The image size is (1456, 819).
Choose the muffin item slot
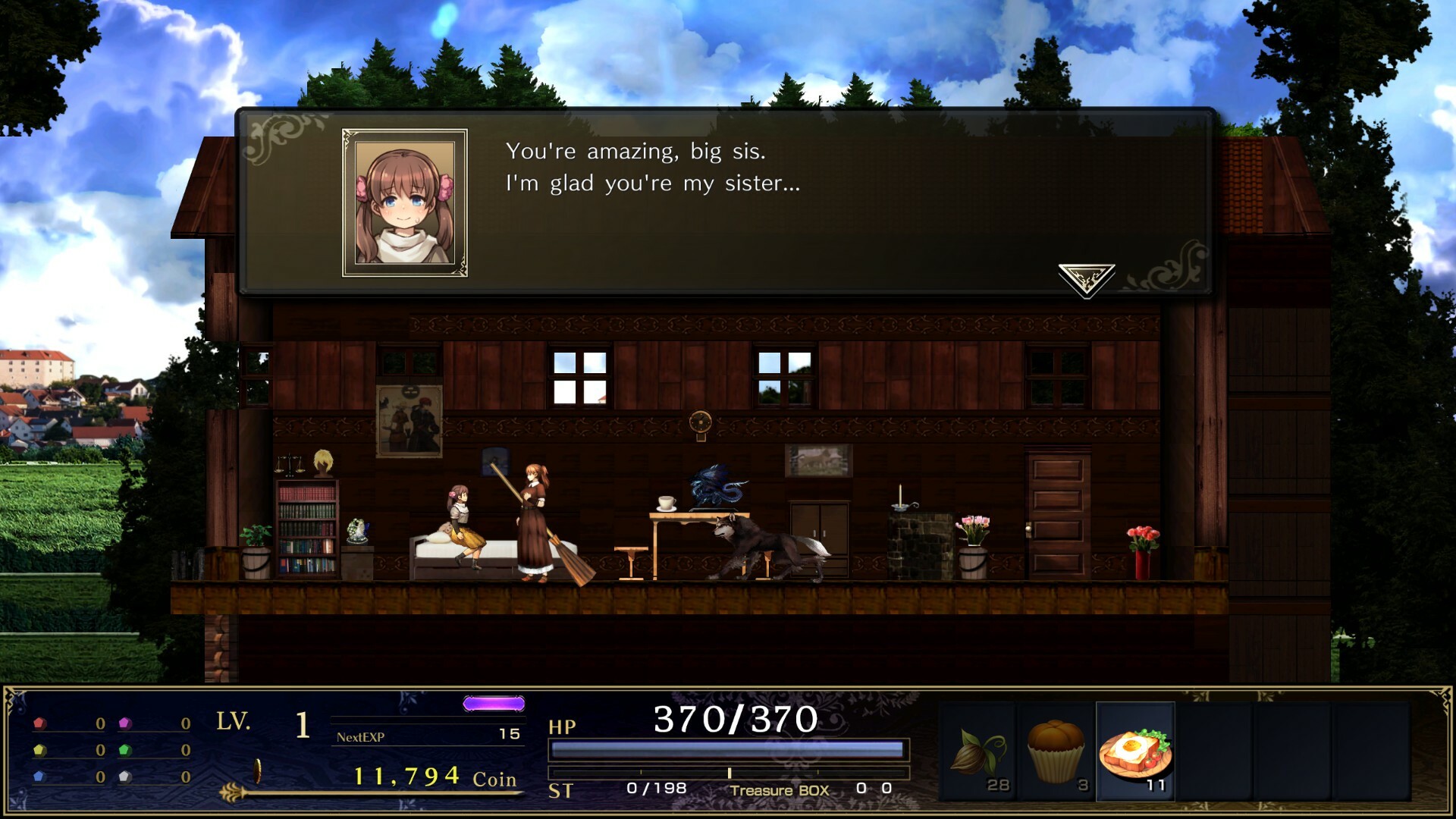pos(1056,752)
